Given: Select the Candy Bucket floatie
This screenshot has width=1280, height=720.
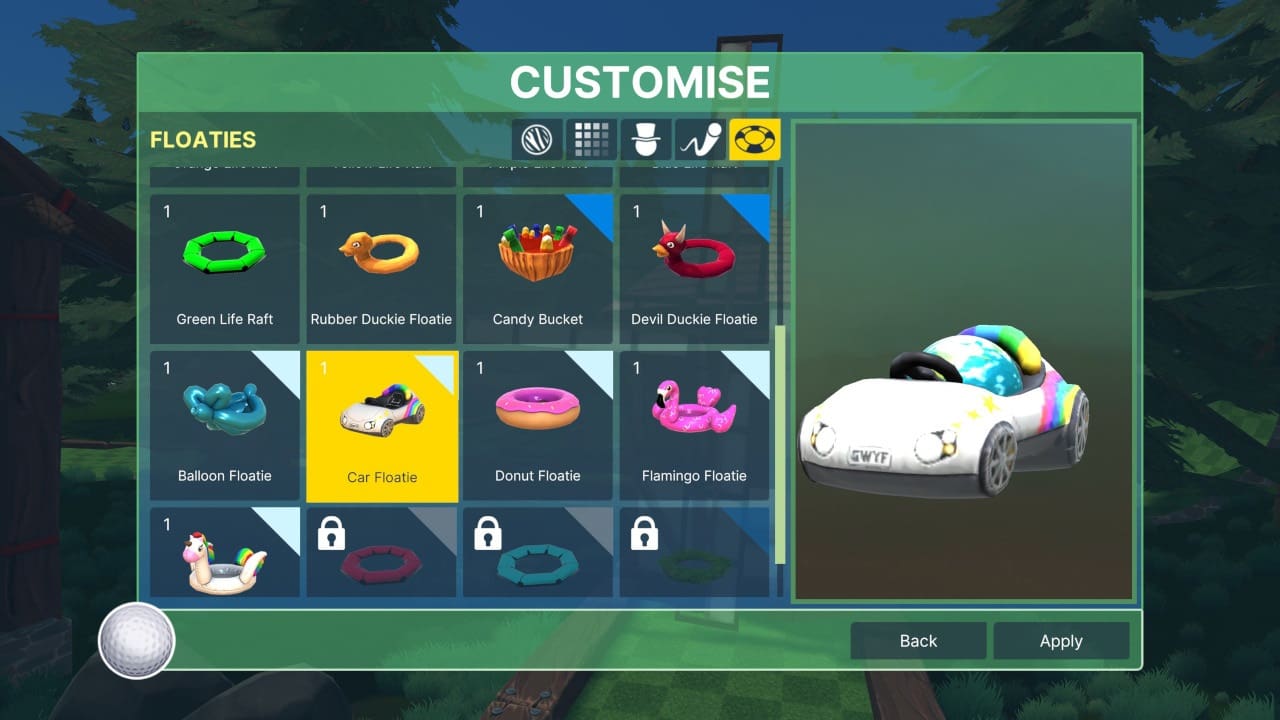Looking at the screenshot, I should pos(538,260).
